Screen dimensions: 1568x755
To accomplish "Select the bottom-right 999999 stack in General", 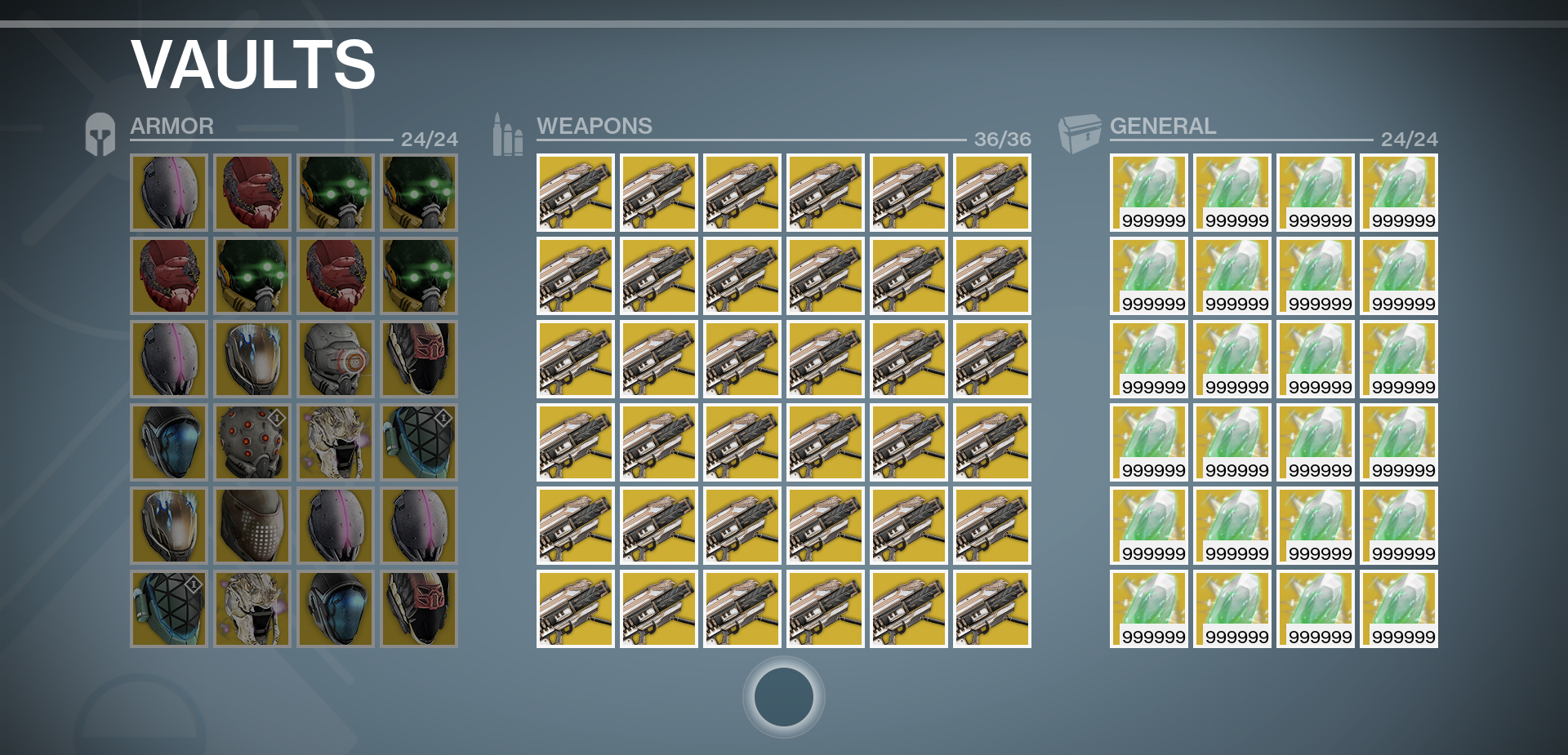I will pyautogui.click(x=1398, y=608).
